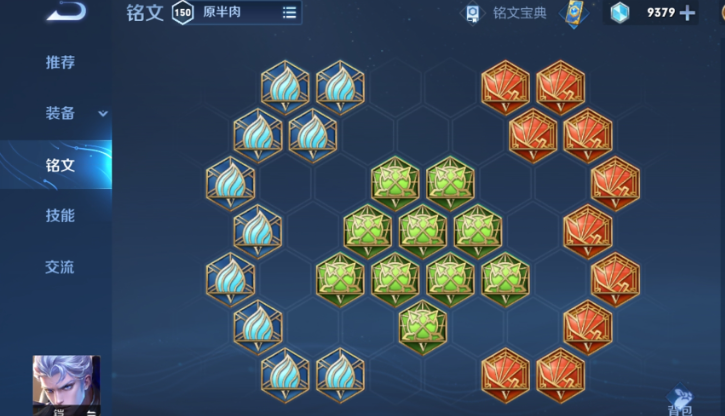Select the 铭文 tab
Screen dimensions: 725x416
click(x=59, y=165)
